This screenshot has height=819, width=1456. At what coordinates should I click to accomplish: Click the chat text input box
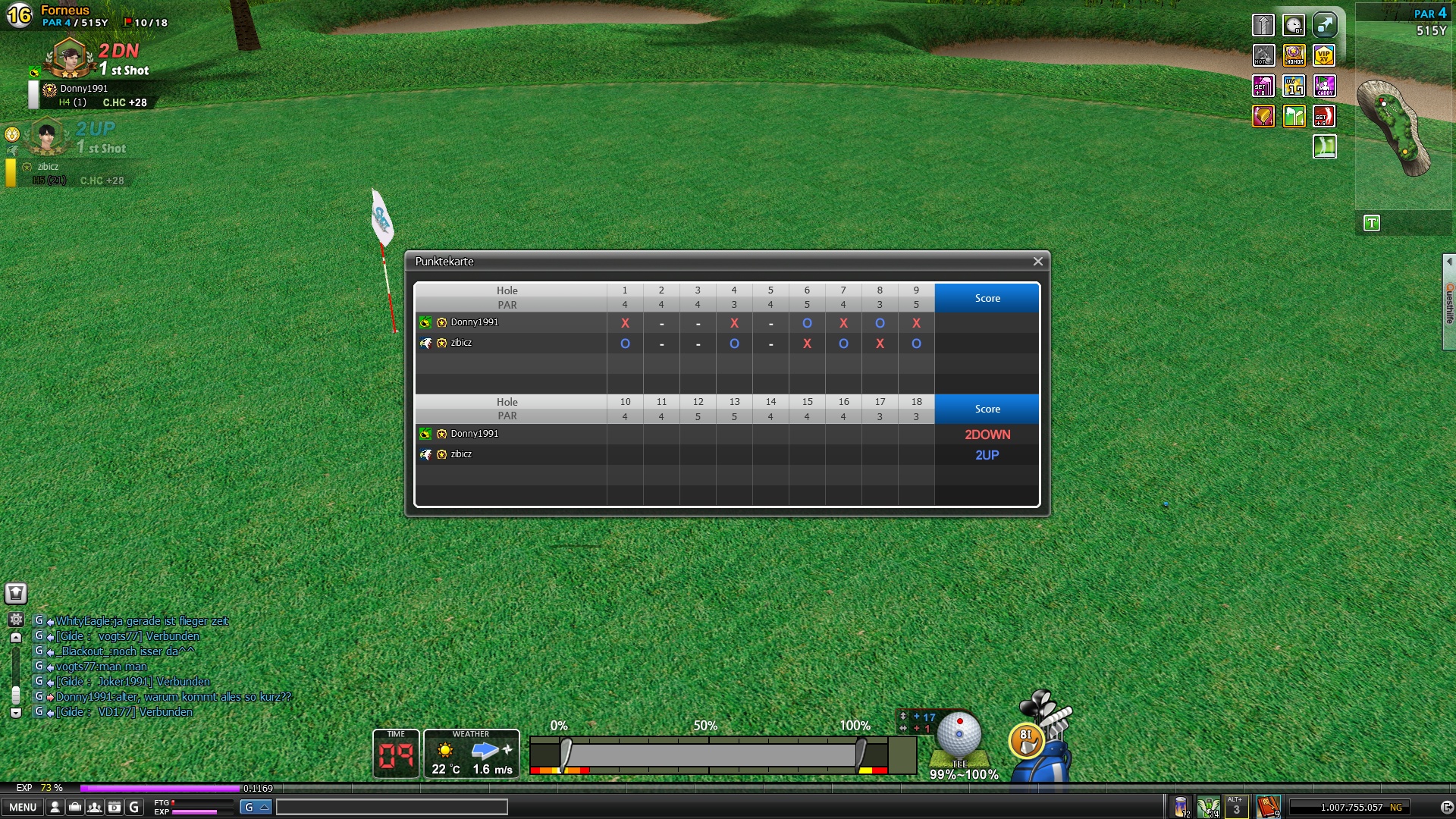tap(391, 807)
